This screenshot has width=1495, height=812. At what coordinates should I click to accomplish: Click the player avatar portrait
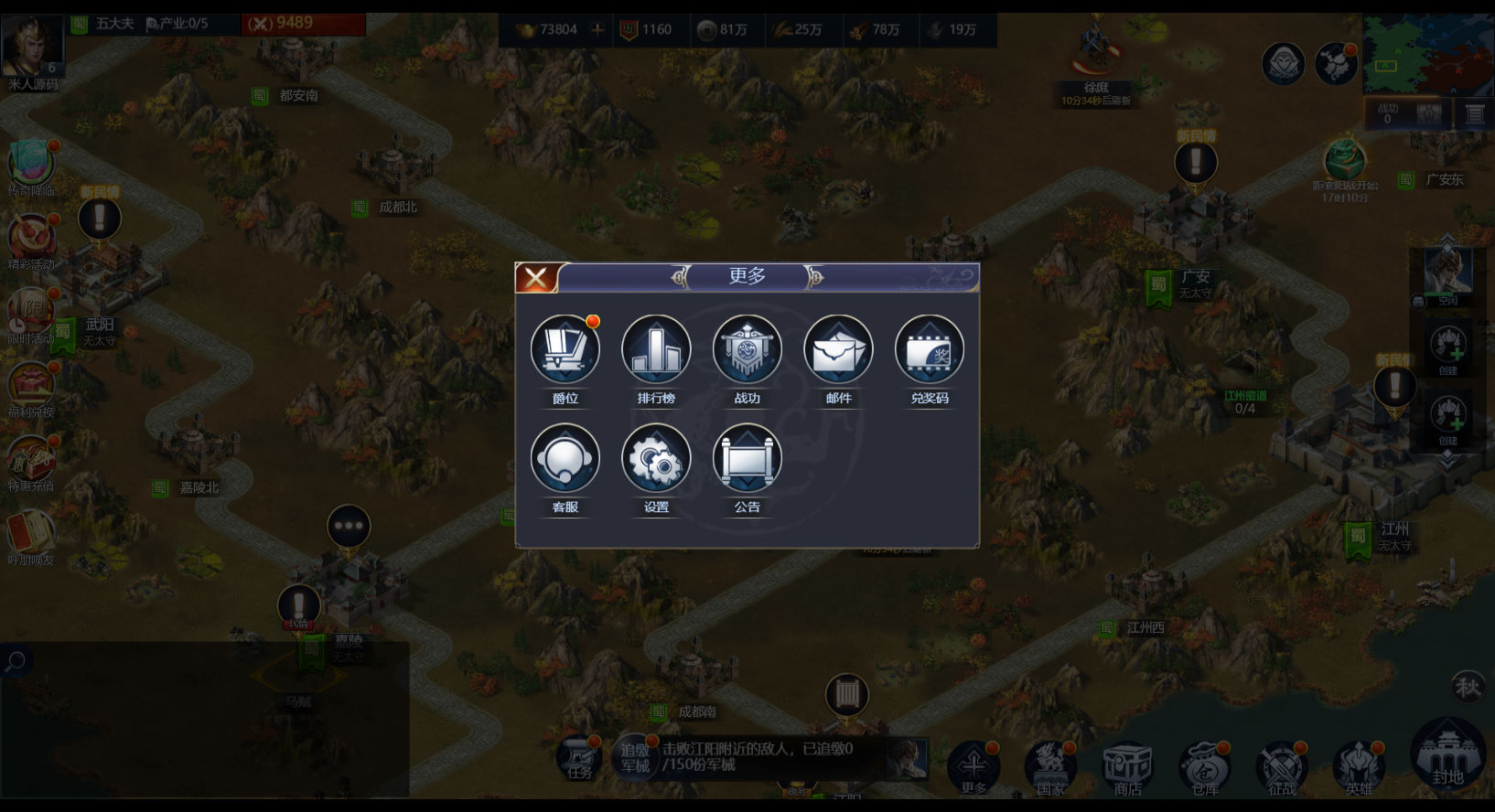click(32, 46)
